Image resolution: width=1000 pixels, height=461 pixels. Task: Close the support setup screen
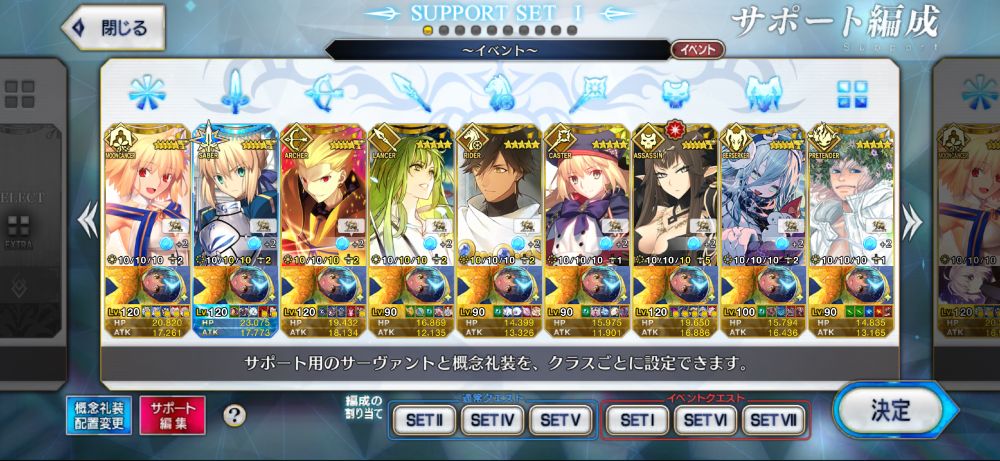tap(112, 28)
